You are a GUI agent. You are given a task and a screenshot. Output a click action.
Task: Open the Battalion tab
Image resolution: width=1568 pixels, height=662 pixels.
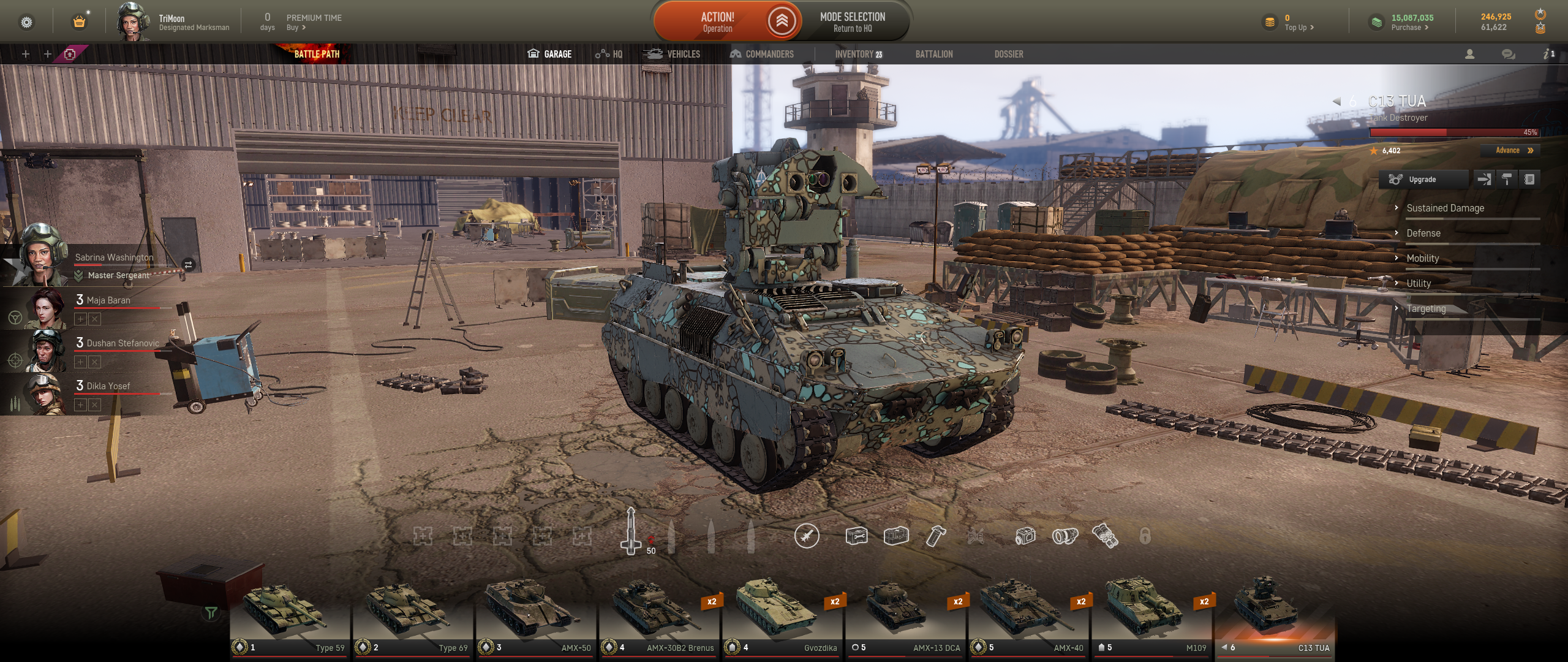tap(933, 54)
